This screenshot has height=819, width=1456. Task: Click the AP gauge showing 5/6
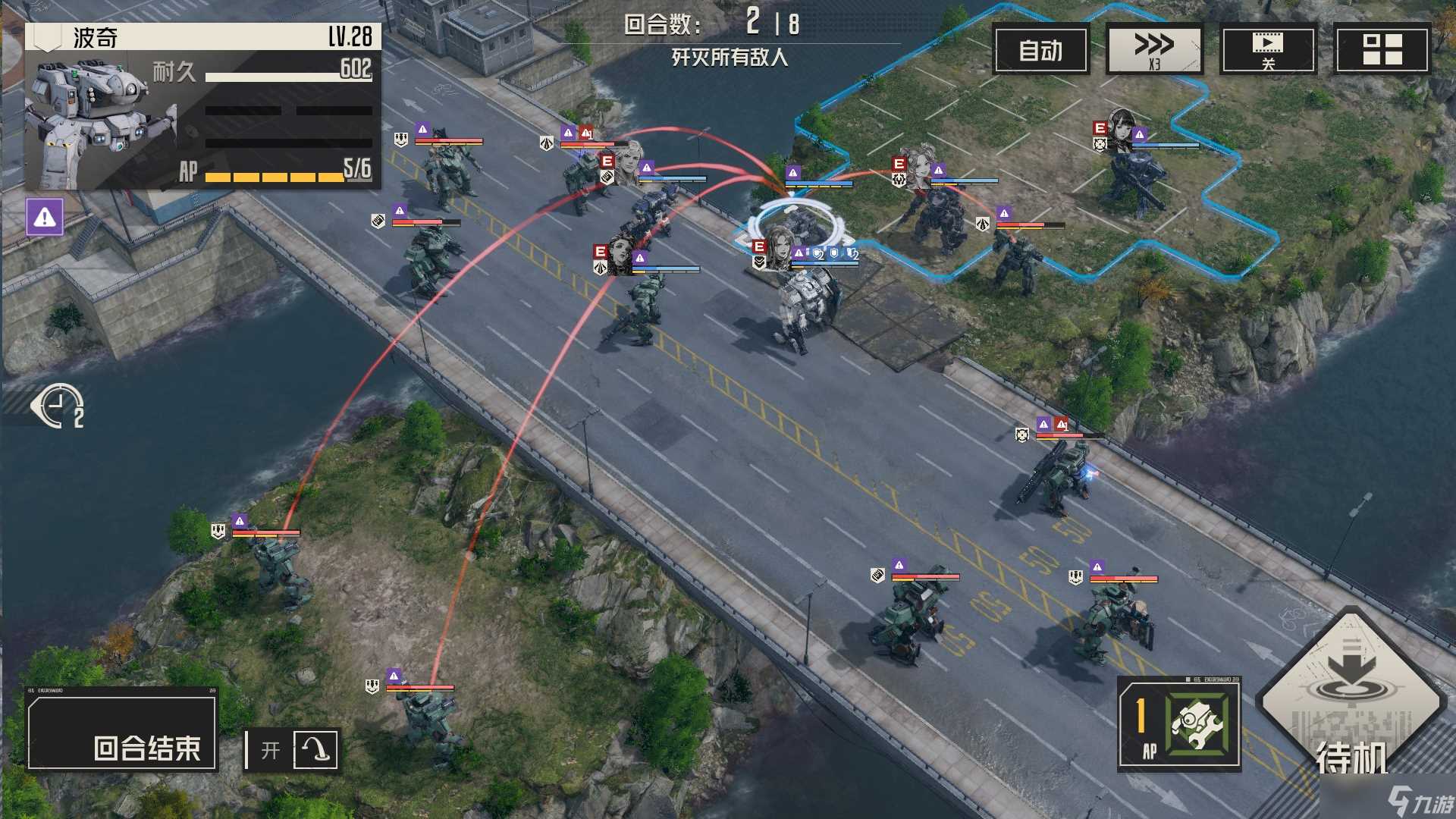(x=279, y=174)
